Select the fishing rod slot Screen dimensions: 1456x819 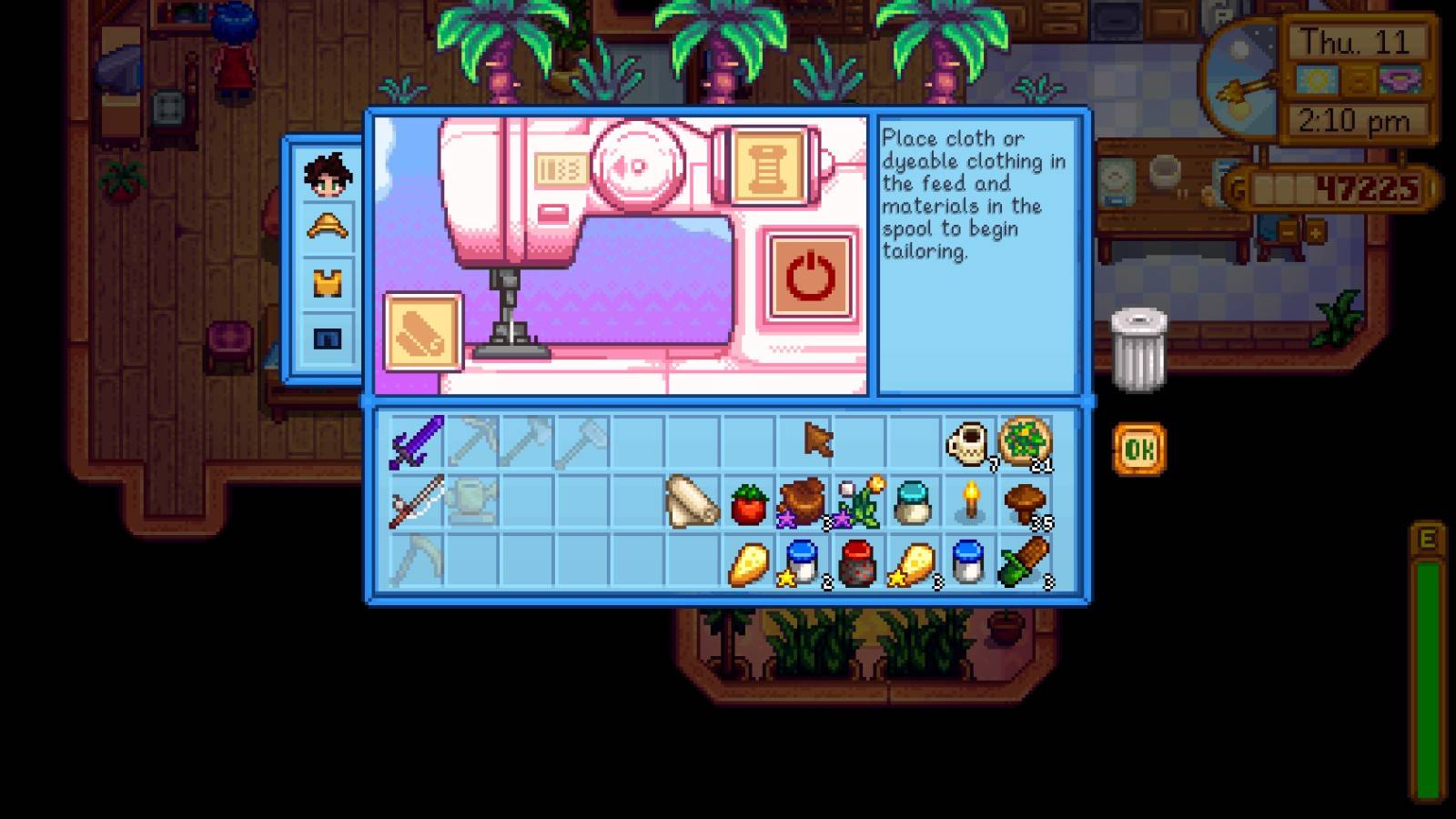point(417,501)
